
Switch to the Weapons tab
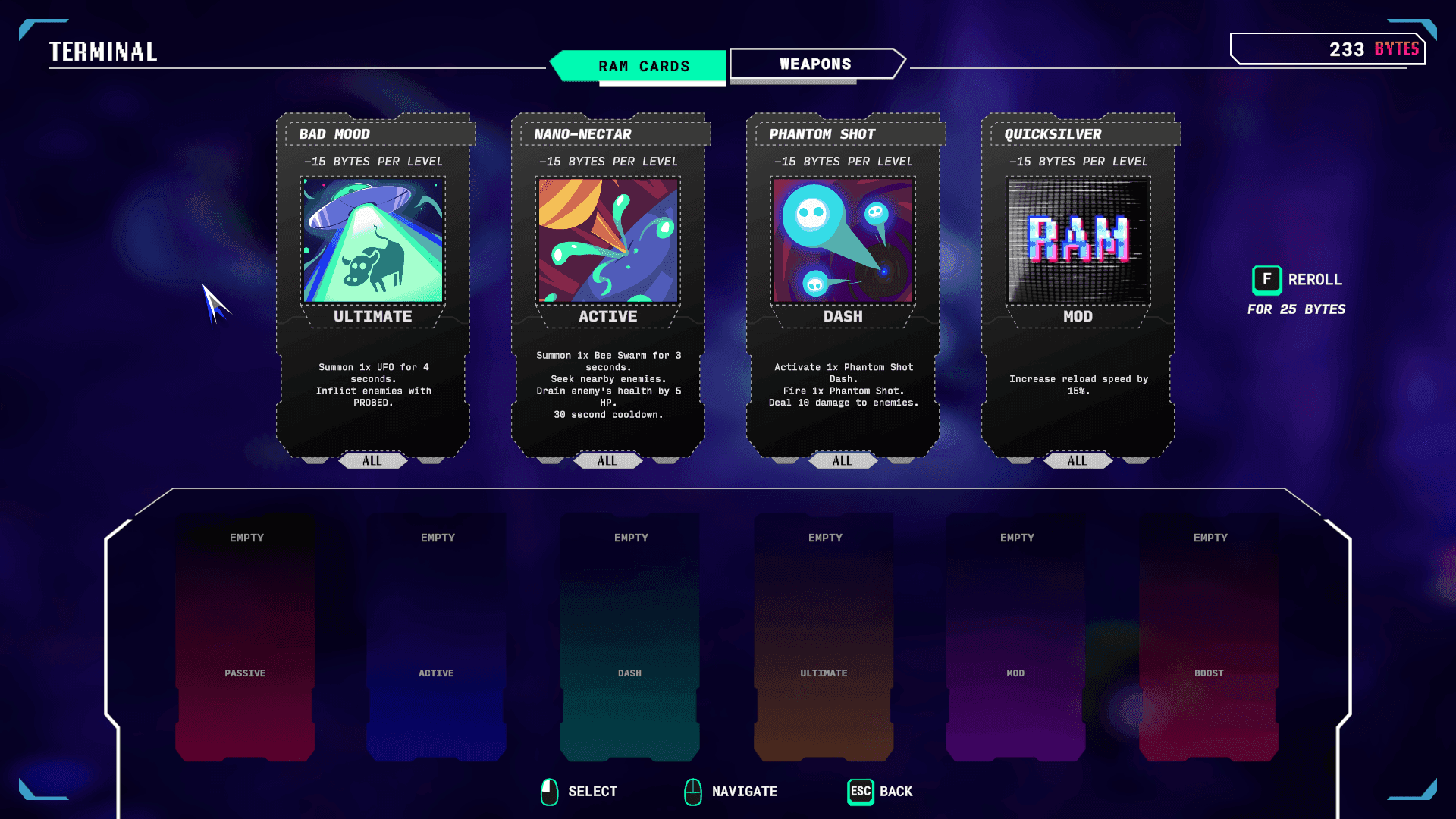click(x=816, y=64)
